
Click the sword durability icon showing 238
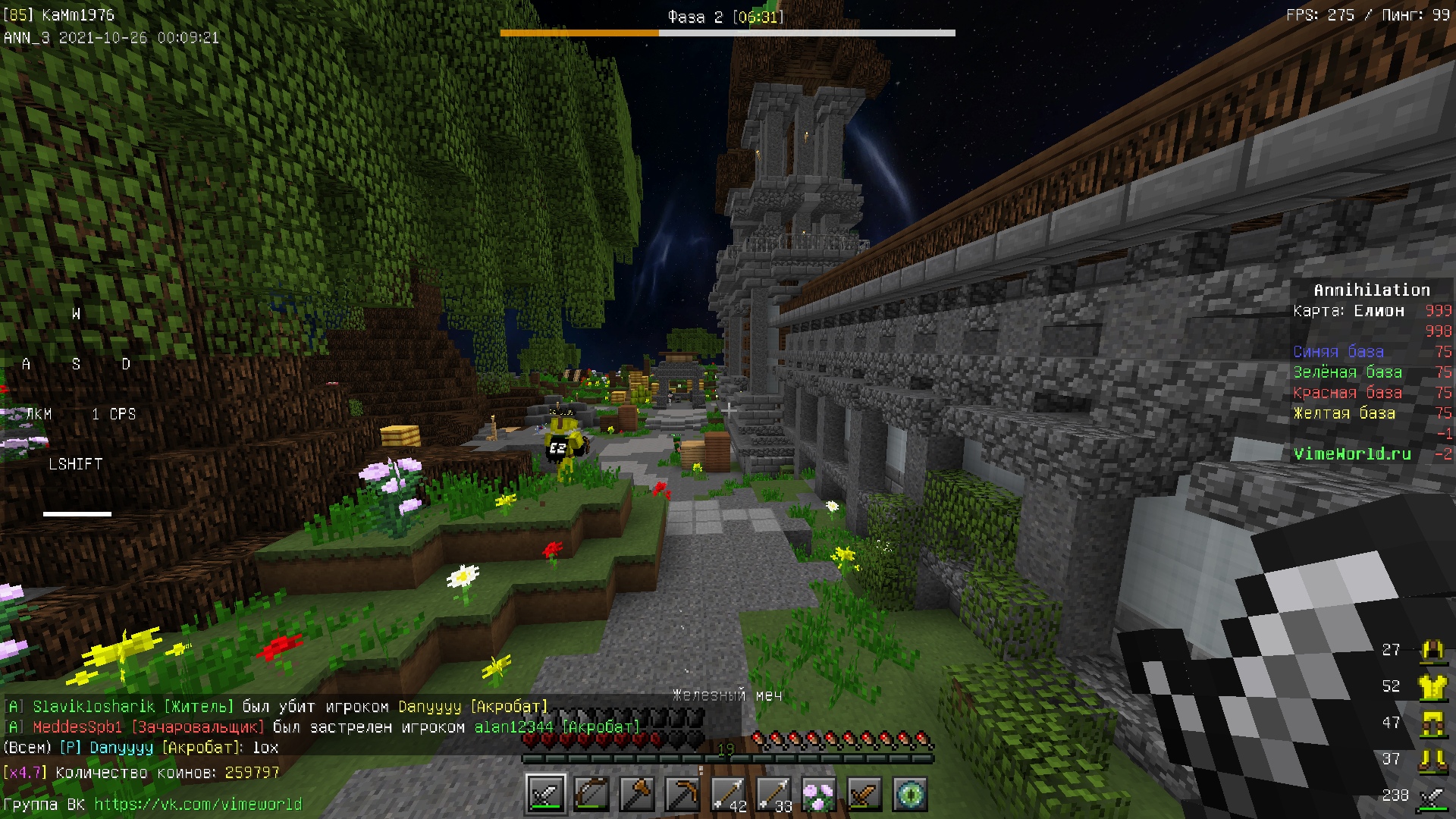point(1432,795)
